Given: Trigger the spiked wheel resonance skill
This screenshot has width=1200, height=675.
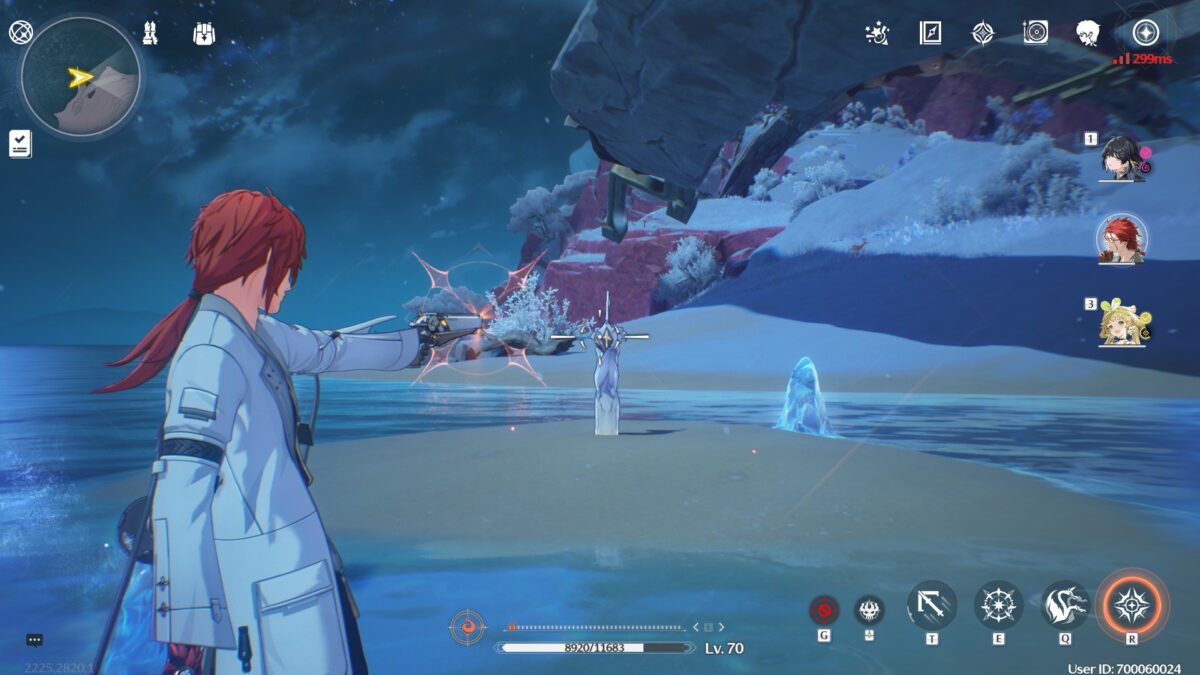Looking at the screenshot, I should click(998, 605).
